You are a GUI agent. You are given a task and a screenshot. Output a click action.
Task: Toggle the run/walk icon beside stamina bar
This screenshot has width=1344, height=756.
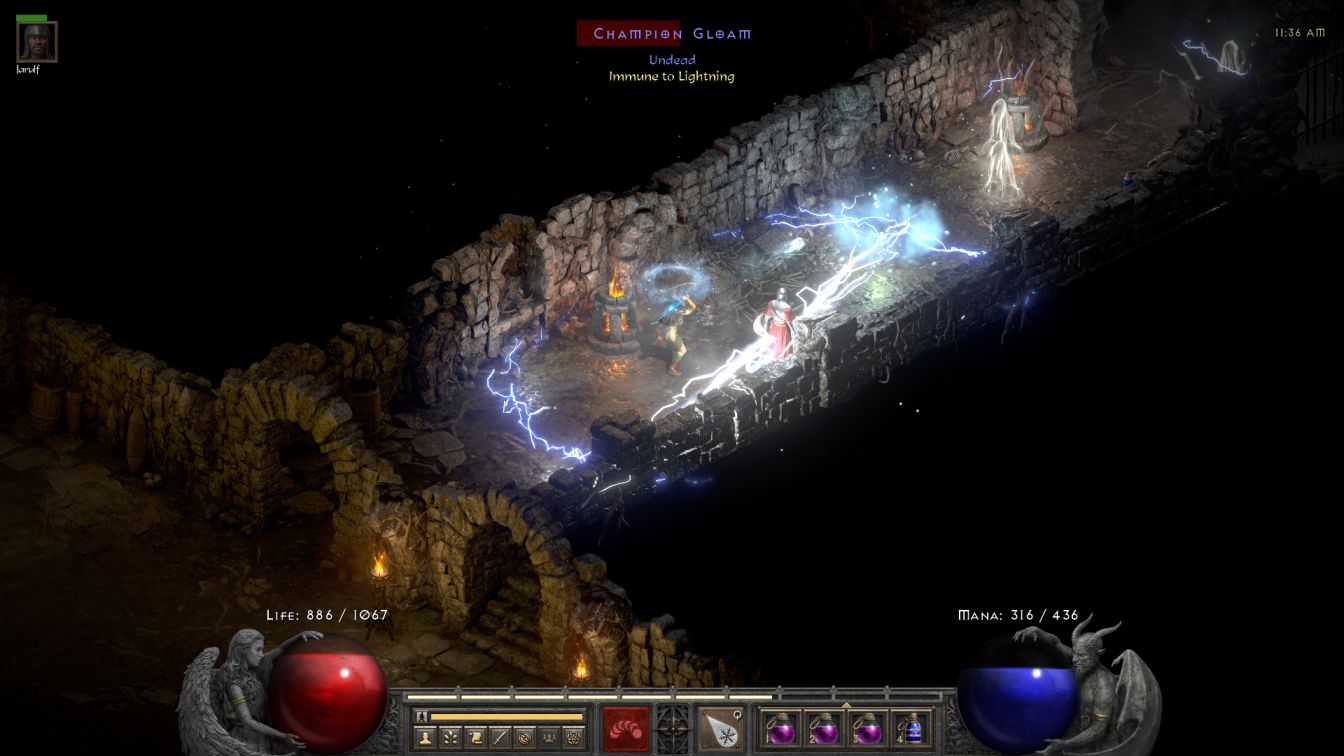[x=422, y=717]
